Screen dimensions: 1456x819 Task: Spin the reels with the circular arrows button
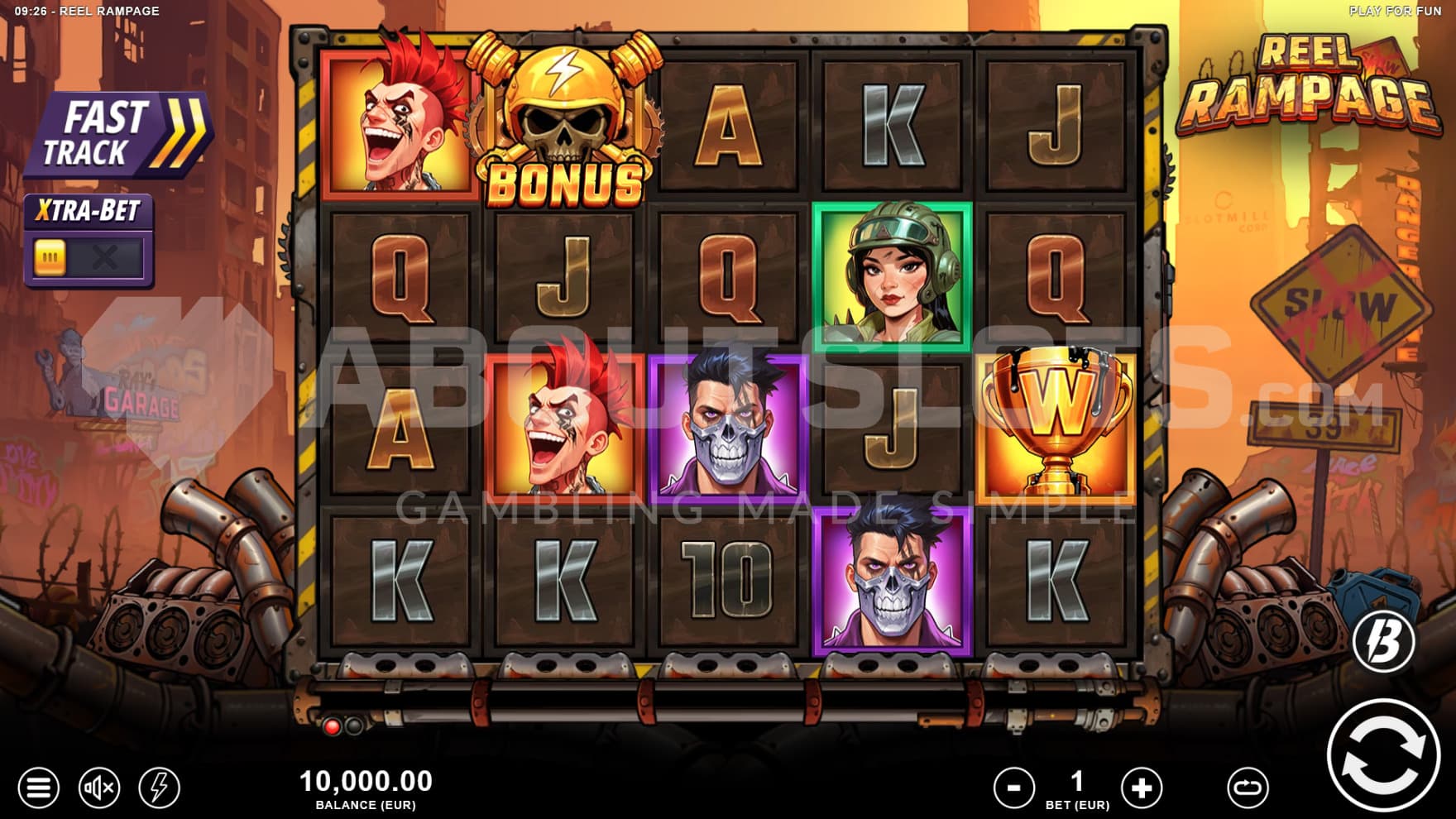[x=1382, y=754]
